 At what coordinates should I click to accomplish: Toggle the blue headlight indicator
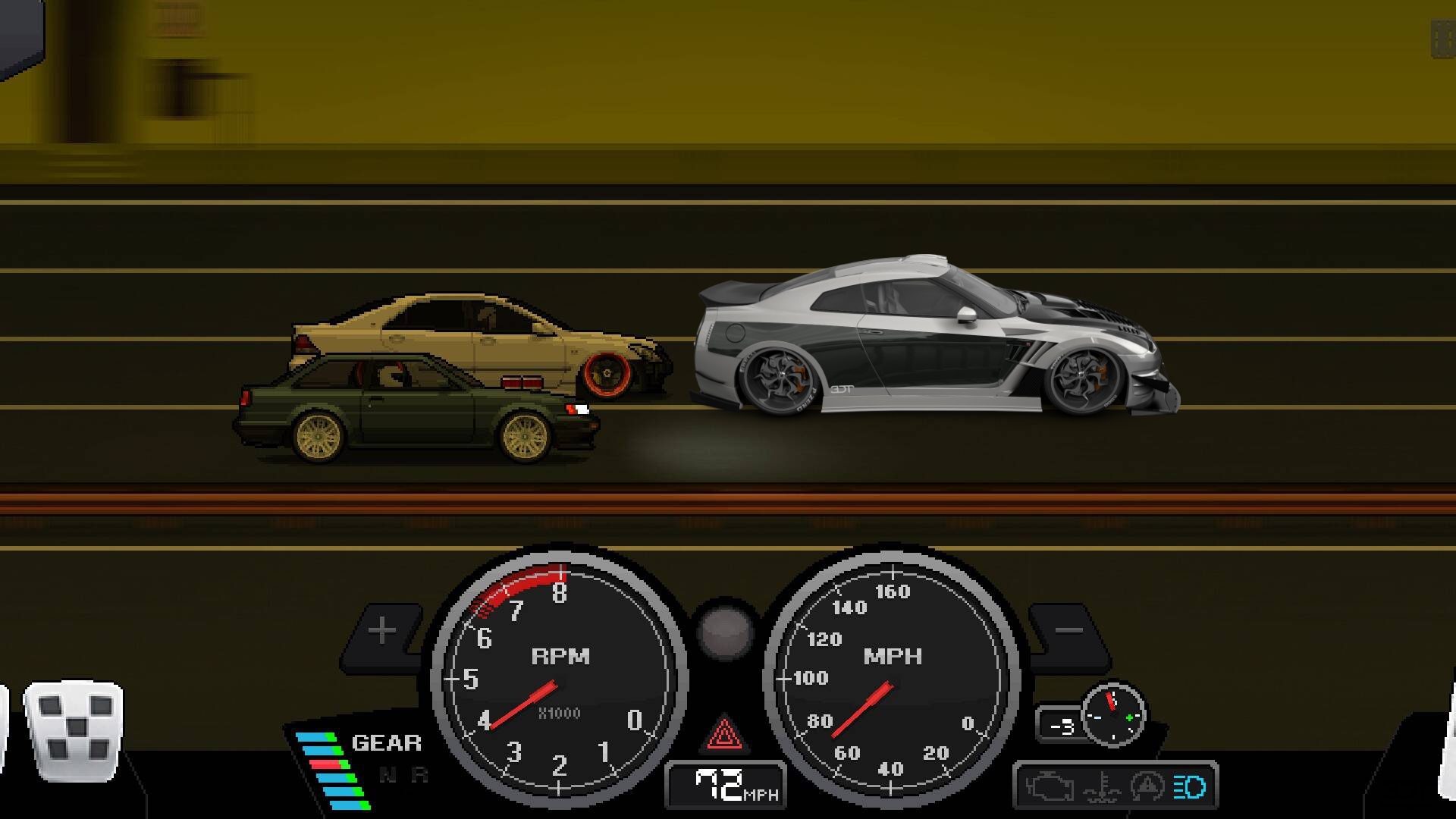[1189, 787]
